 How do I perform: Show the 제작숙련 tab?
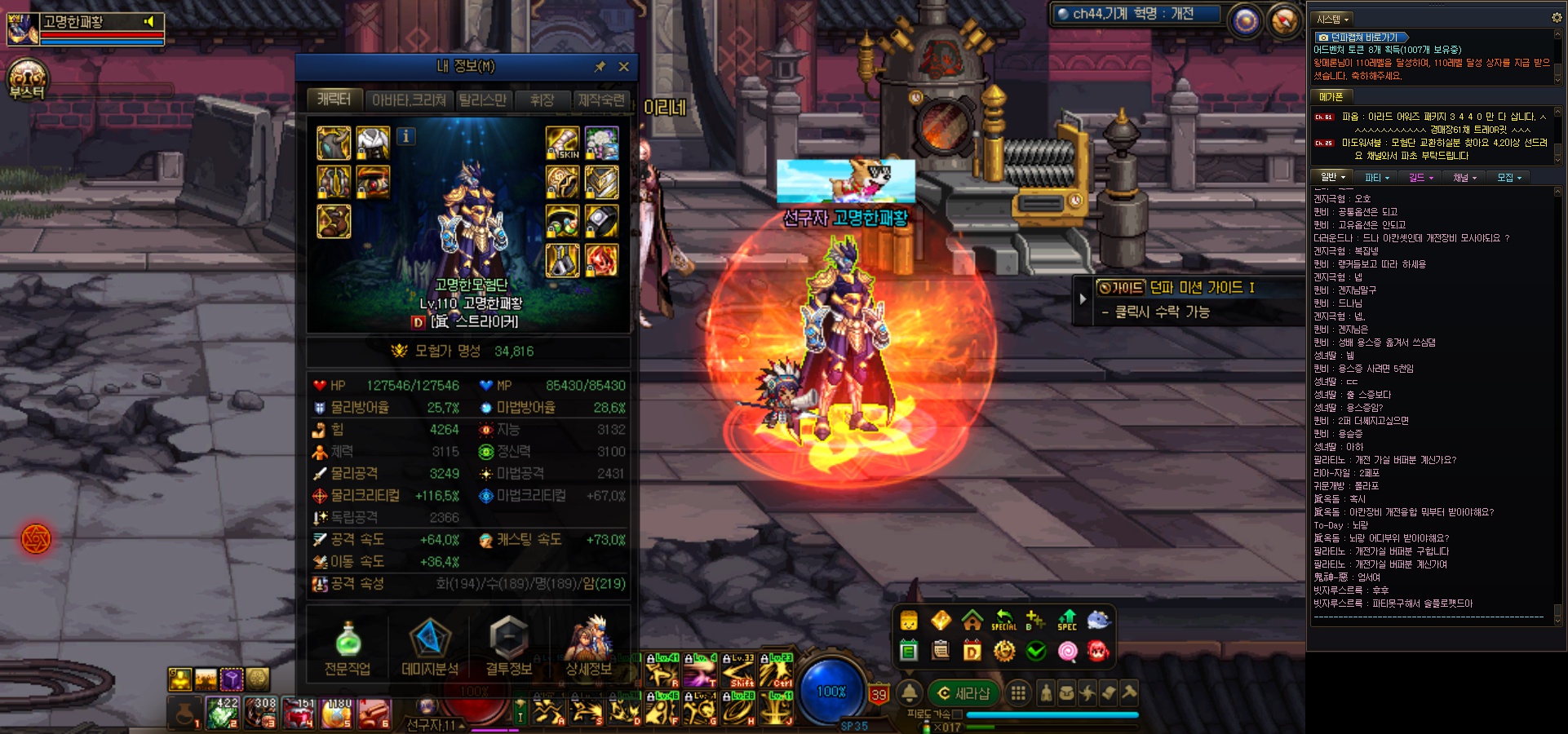[601, 100]
